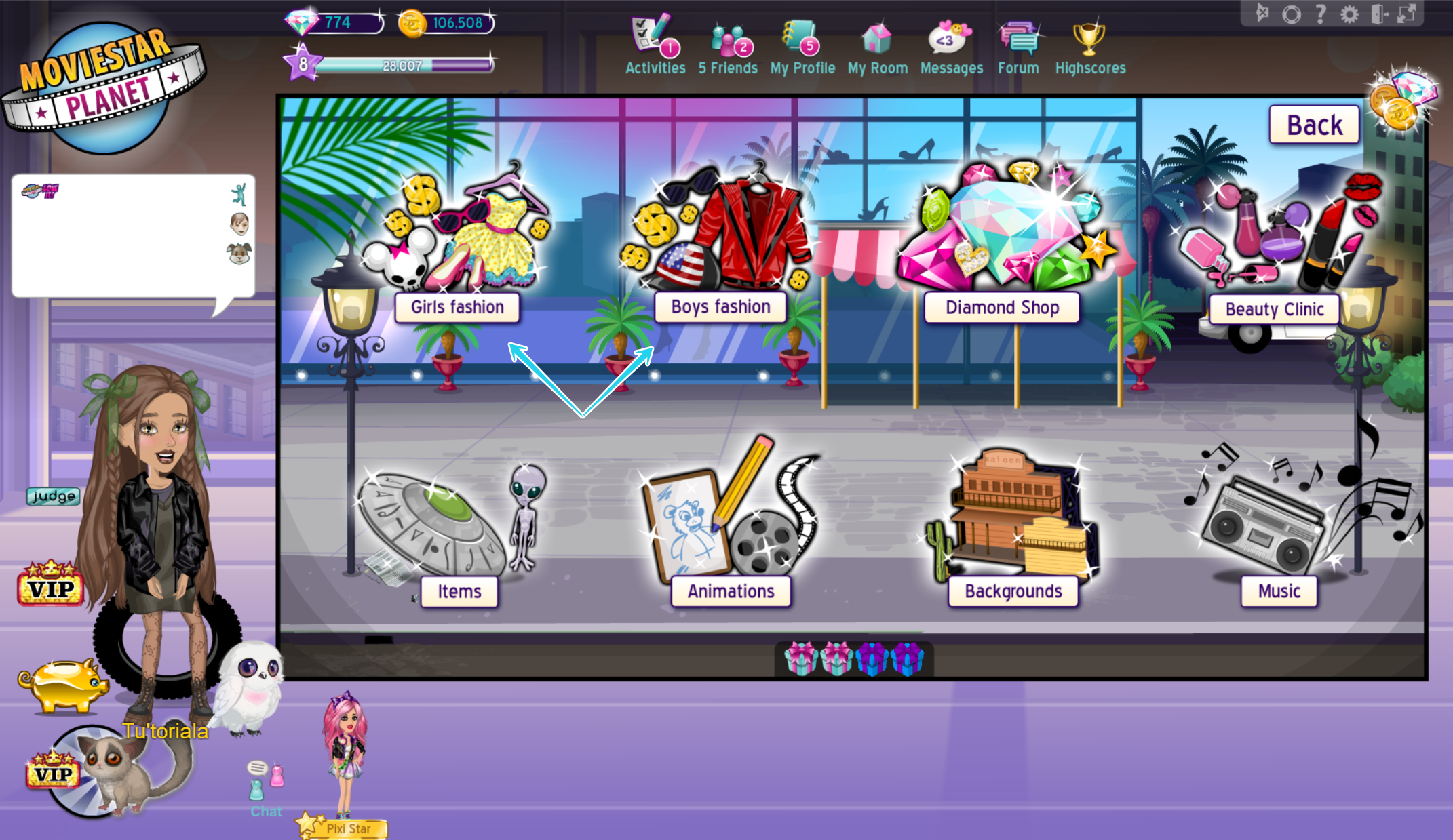Open the Girls fashion shop

pyautogui.click(x=457, y=306)
